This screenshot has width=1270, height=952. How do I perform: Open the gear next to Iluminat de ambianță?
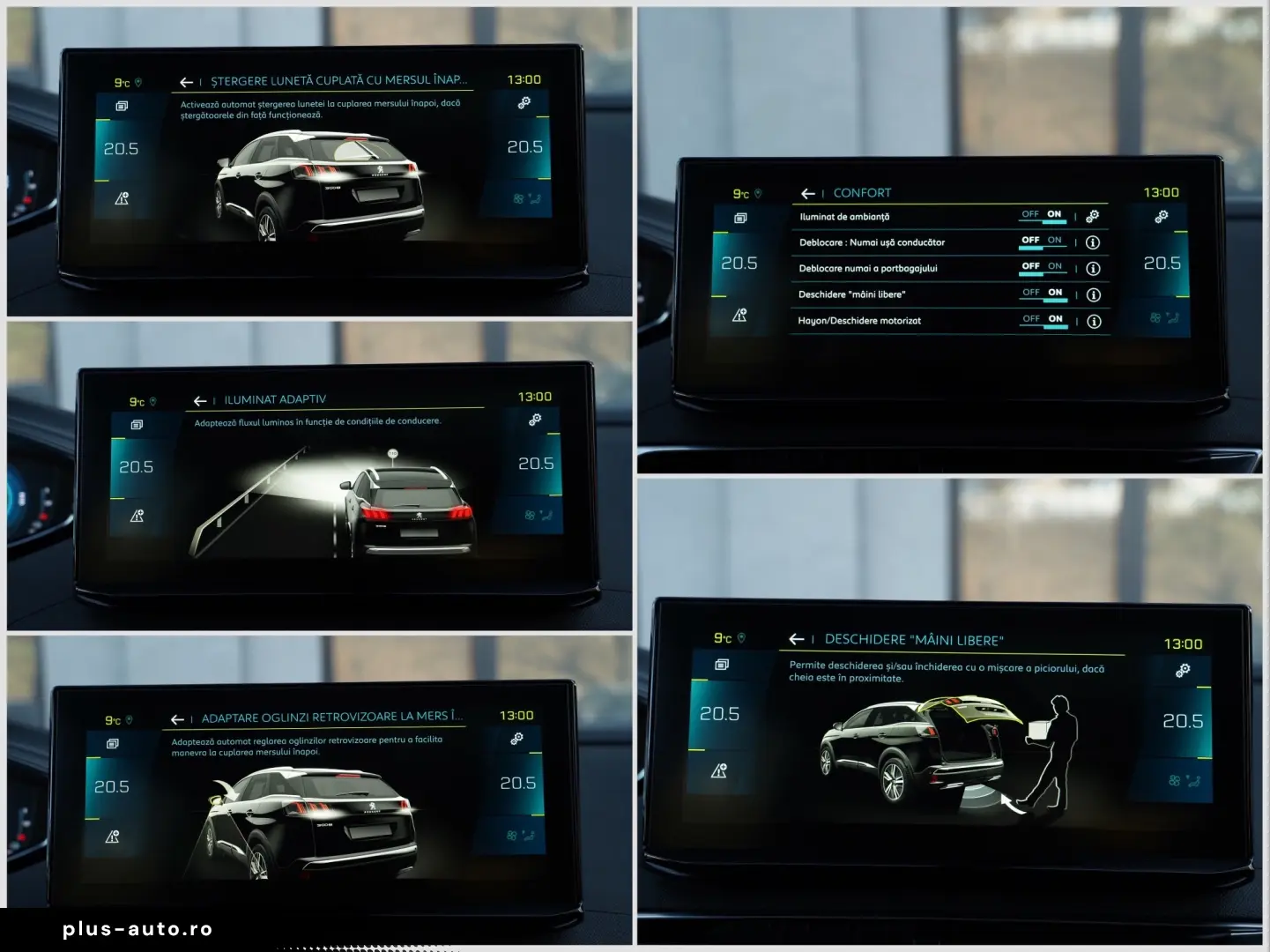pos(1092,216)
